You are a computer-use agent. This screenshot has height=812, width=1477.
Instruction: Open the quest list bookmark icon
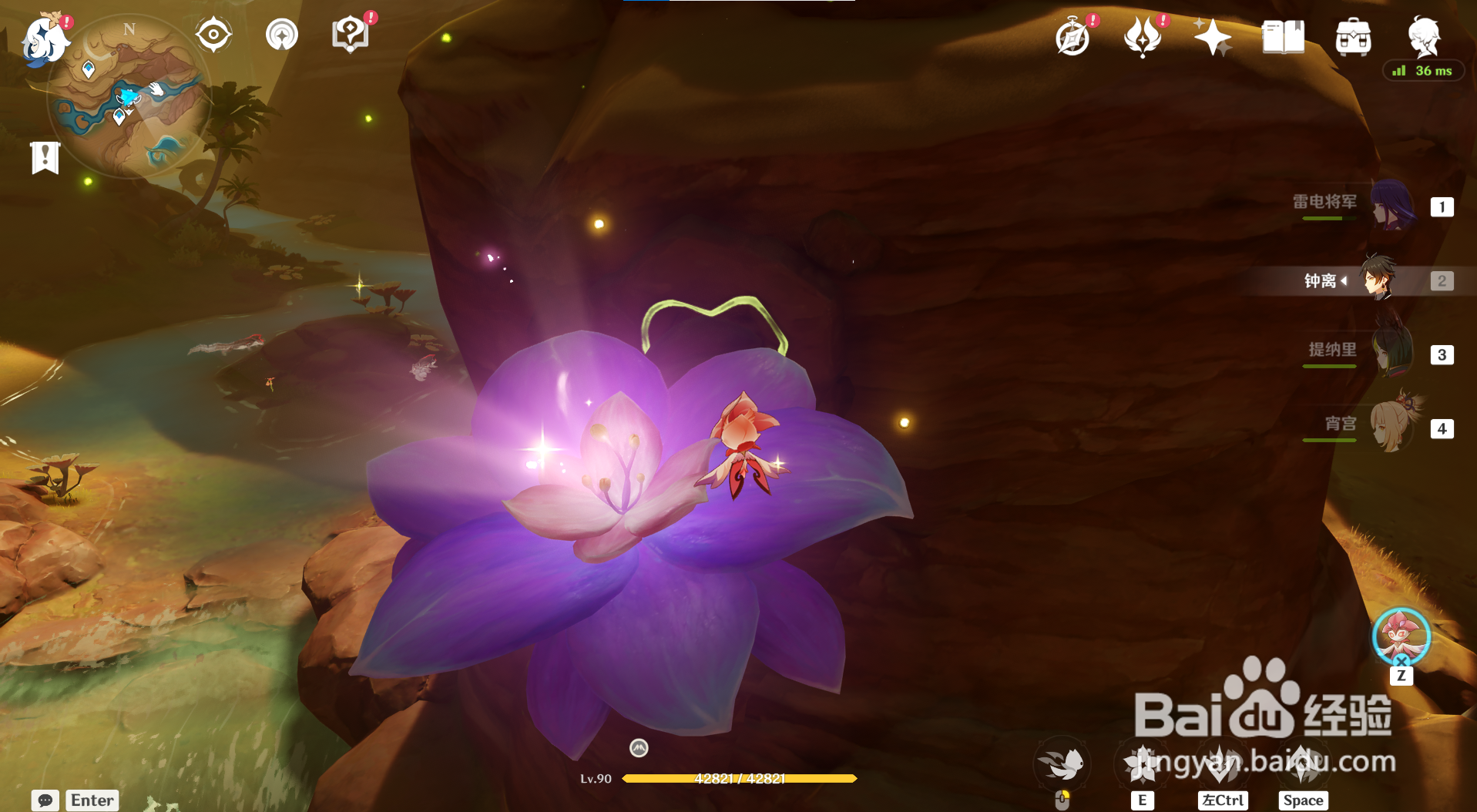(x=45, y=158)
